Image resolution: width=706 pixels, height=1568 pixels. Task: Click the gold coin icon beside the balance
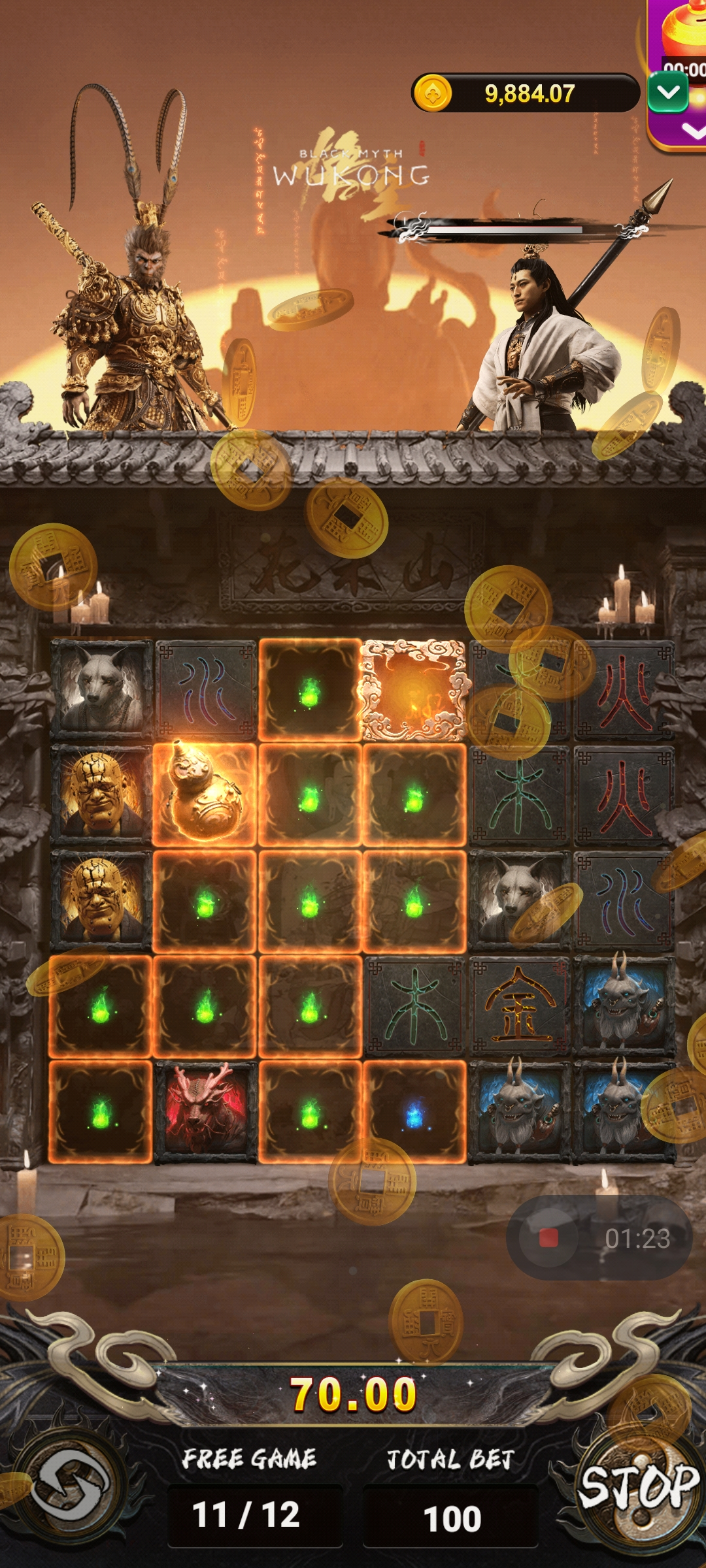click(432, 93)
